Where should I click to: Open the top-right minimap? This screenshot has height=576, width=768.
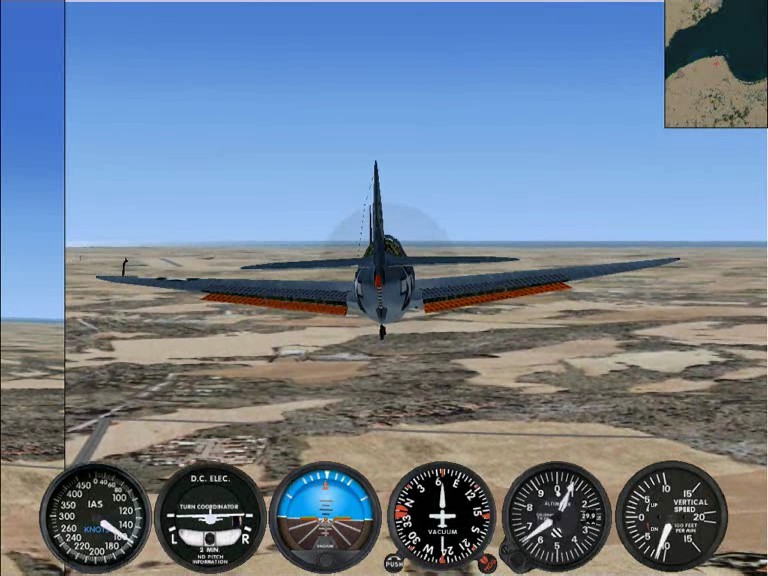coord(716,63)
